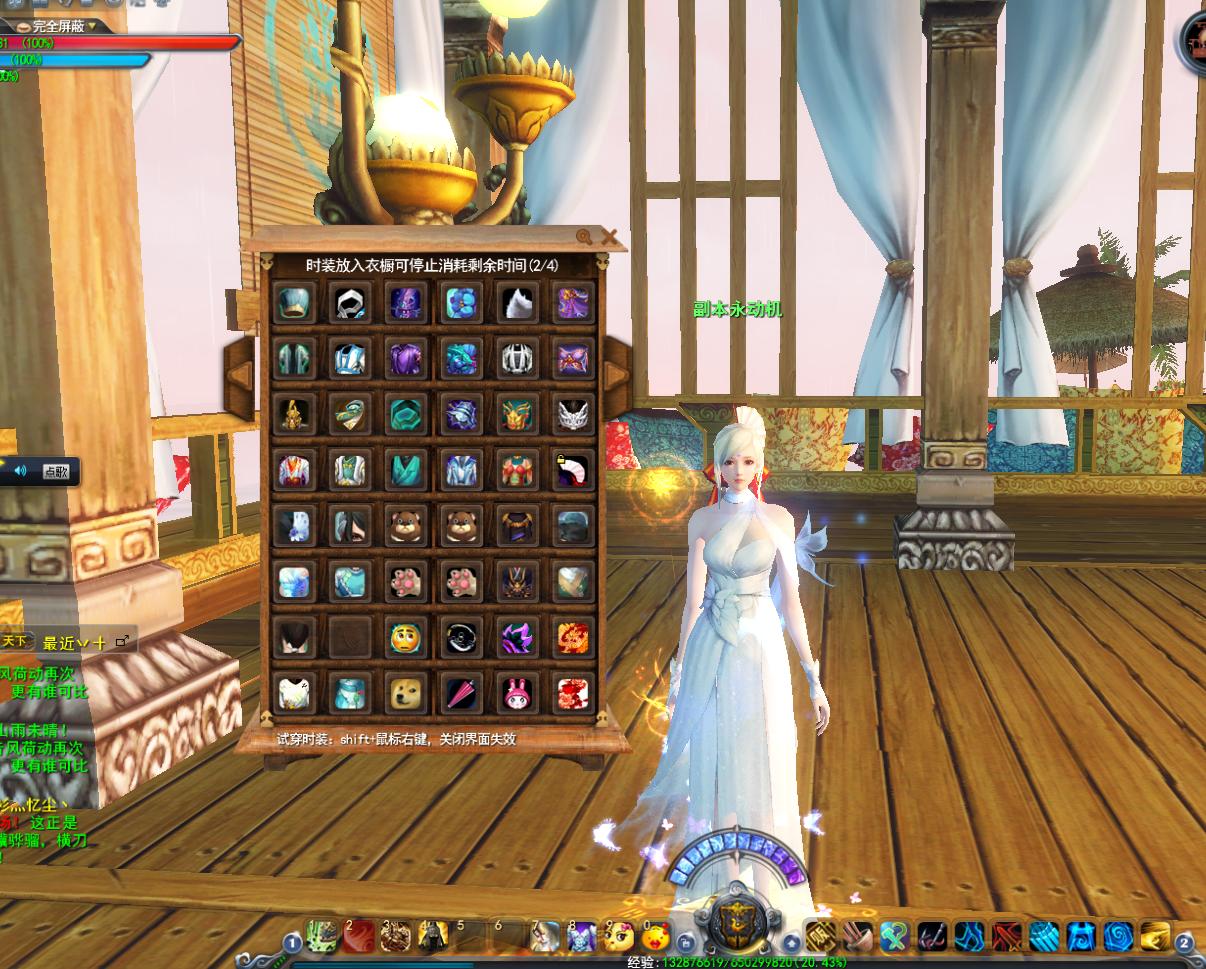Pick the golden helmet costume piece
This screenshot has width=1206, height=969.
tap(293, 414)
